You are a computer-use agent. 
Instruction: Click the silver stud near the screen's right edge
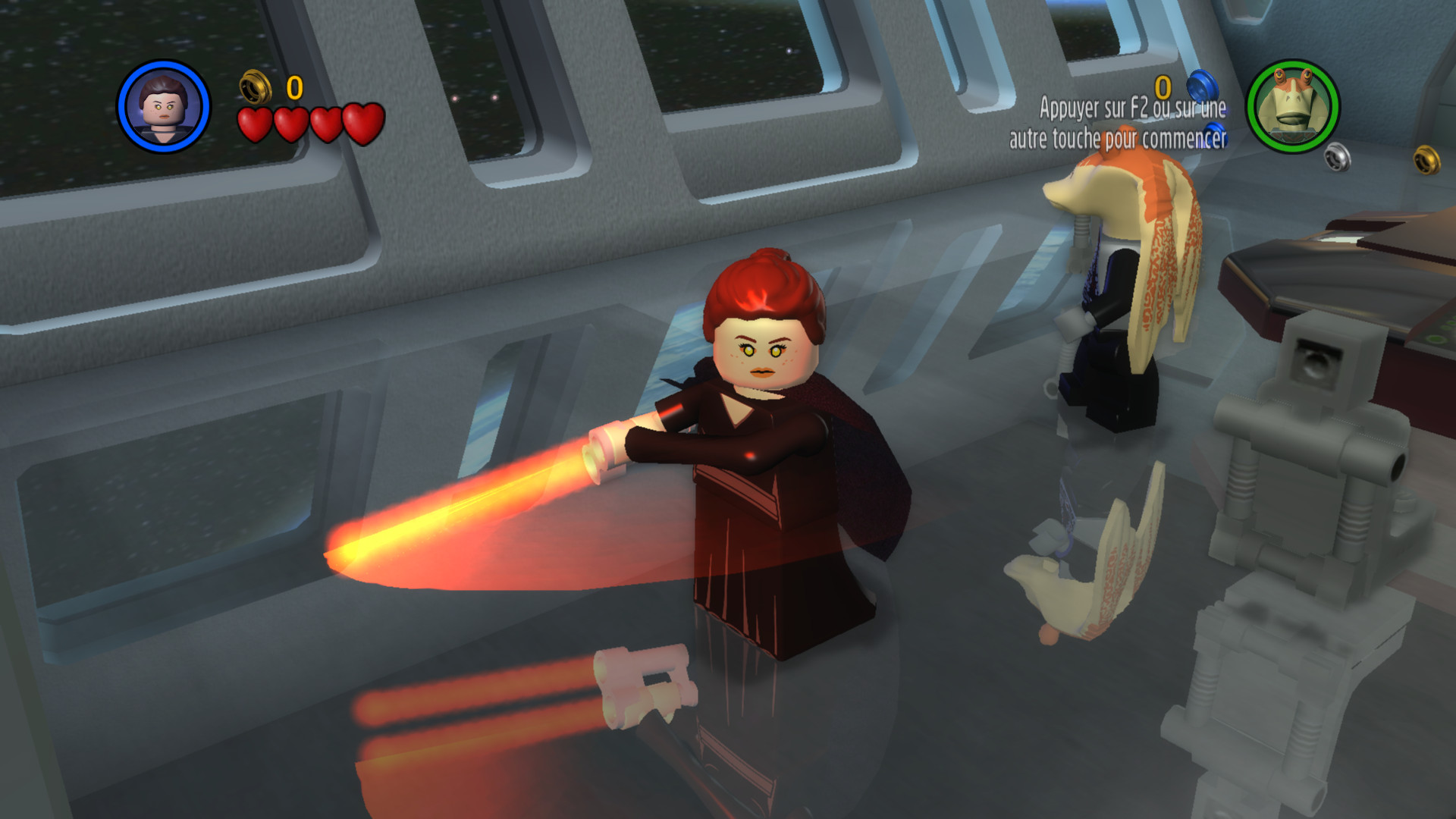[1338, 158]
